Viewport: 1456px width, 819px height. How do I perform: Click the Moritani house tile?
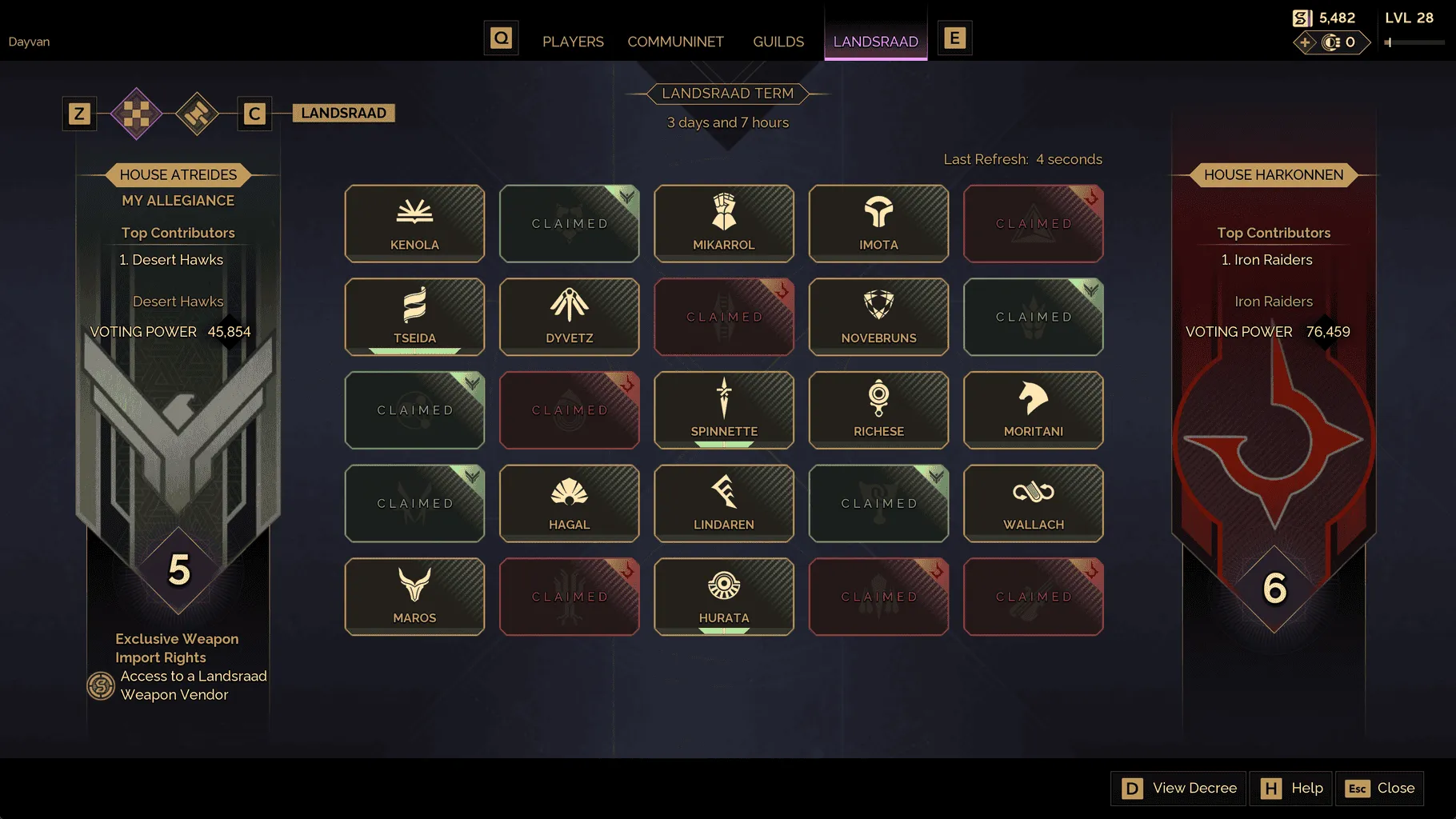[x=1033, y=410]
